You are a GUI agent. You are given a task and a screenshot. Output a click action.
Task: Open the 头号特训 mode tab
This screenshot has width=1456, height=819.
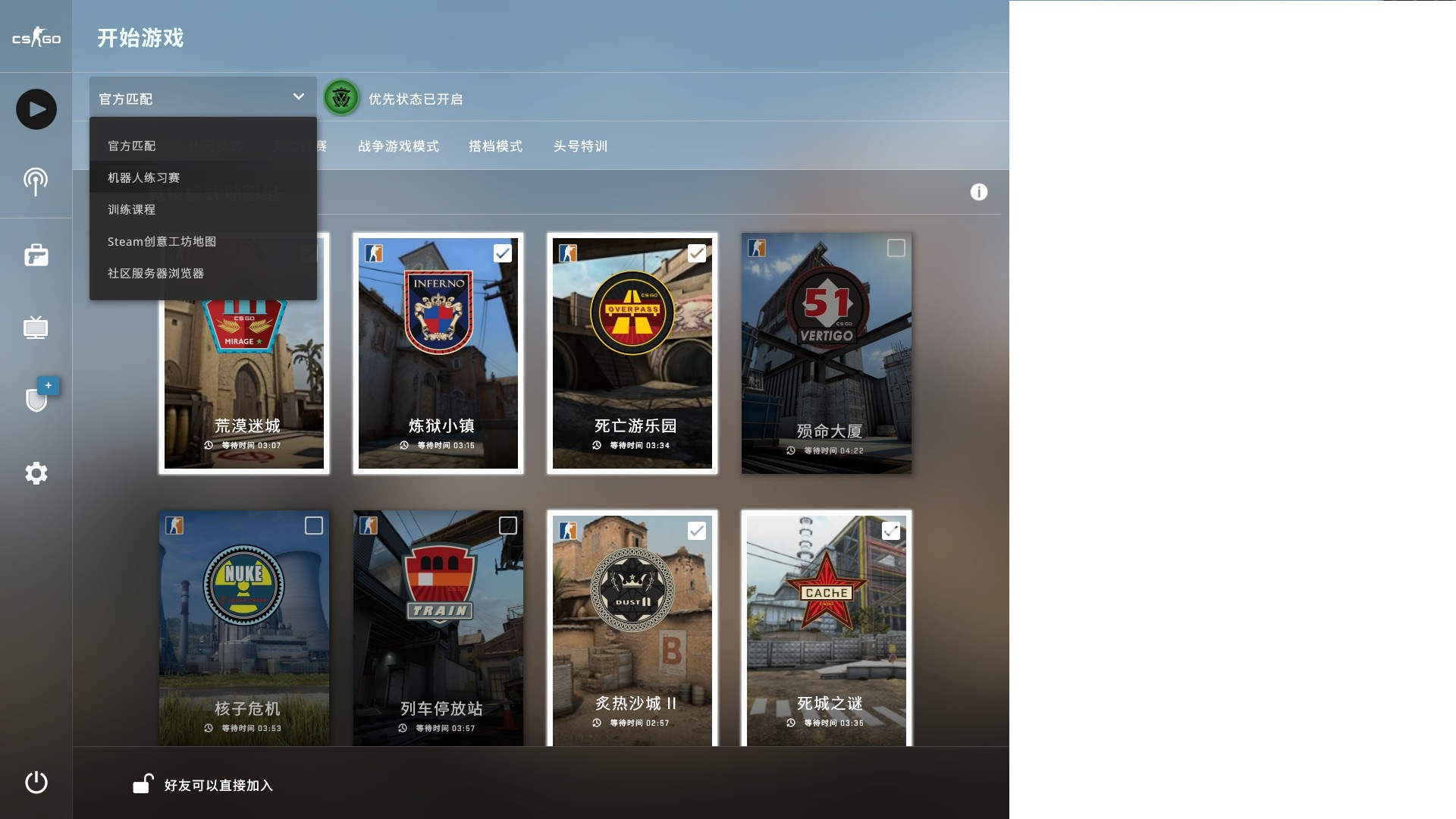coord(581,146)
